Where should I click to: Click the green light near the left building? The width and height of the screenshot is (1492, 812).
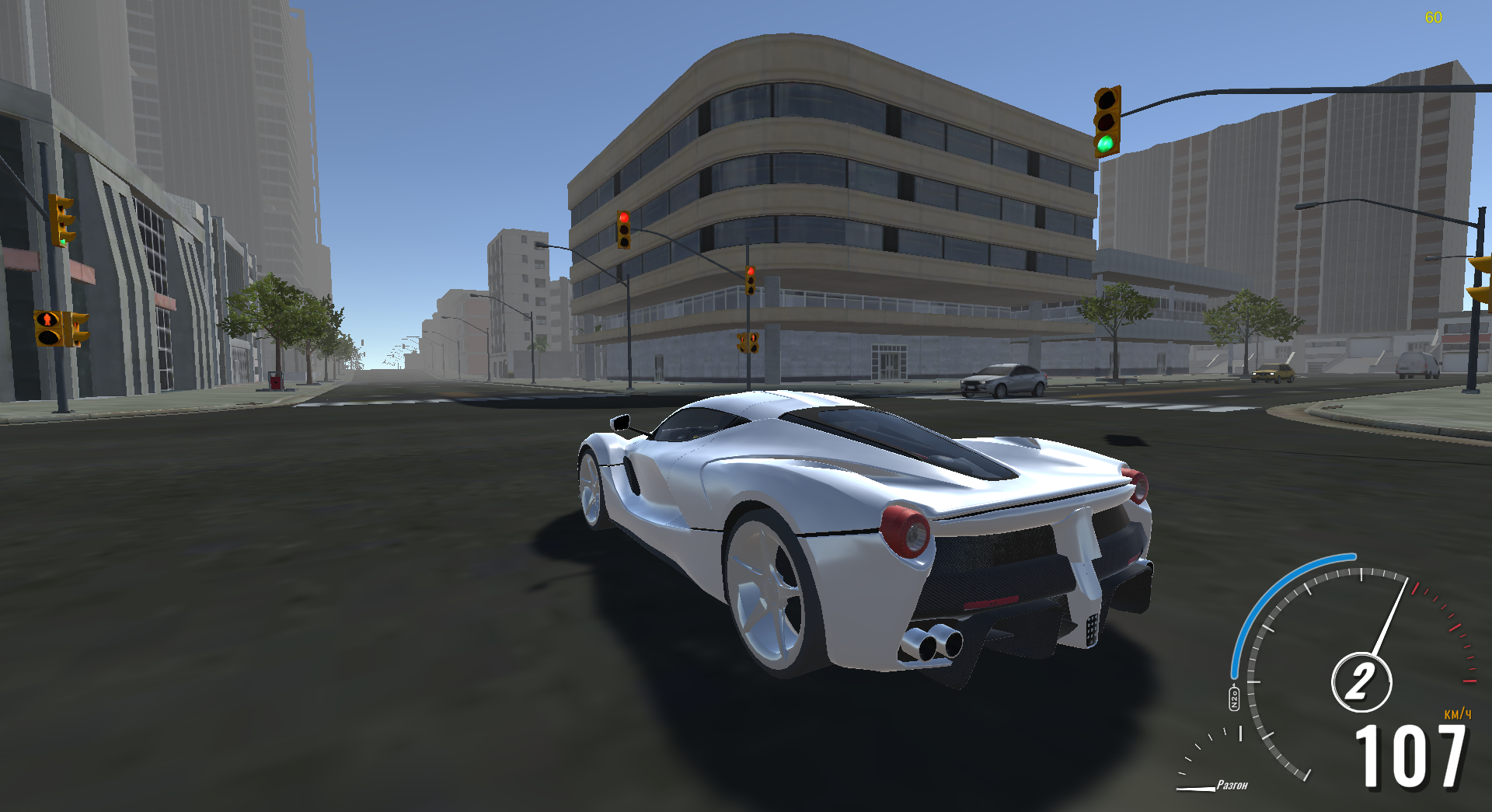(x=61, y=241)
